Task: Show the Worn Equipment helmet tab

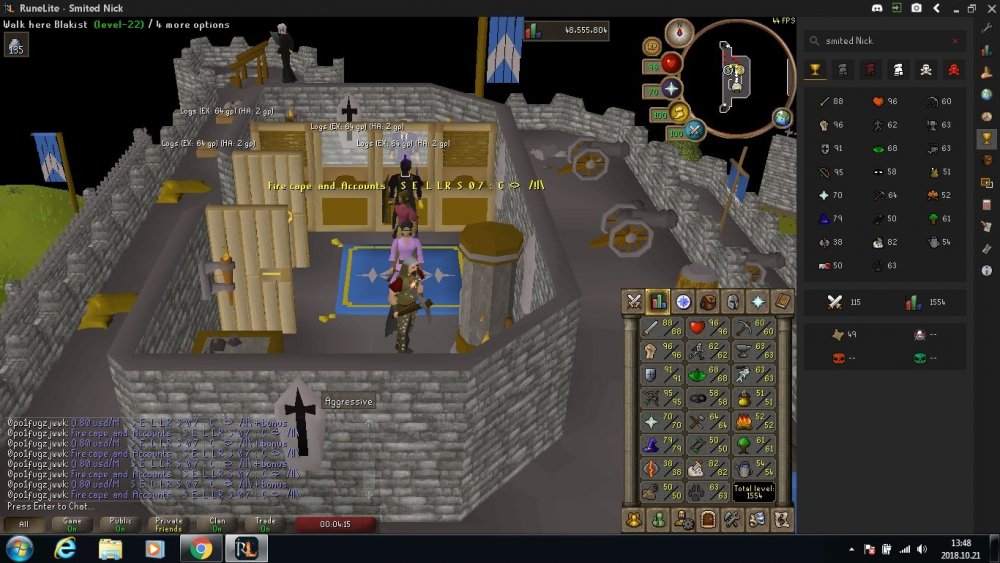Action: click(x=734, y=301)
